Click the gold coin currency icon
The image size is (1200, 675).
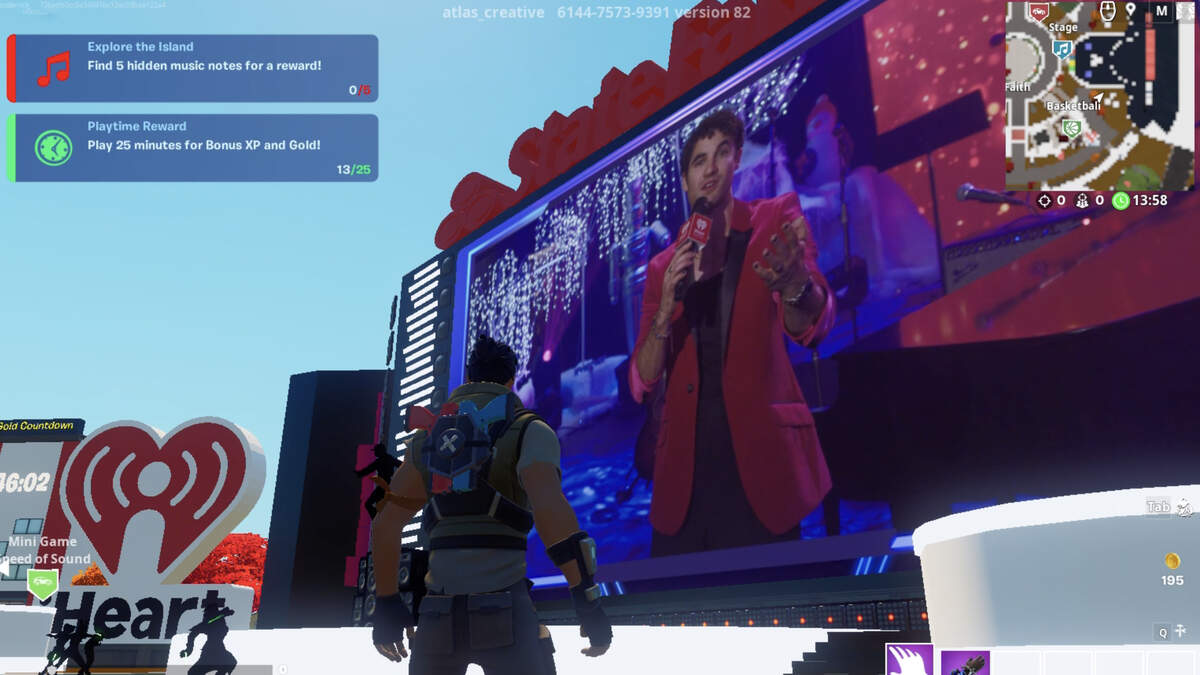coord(1172,561)
